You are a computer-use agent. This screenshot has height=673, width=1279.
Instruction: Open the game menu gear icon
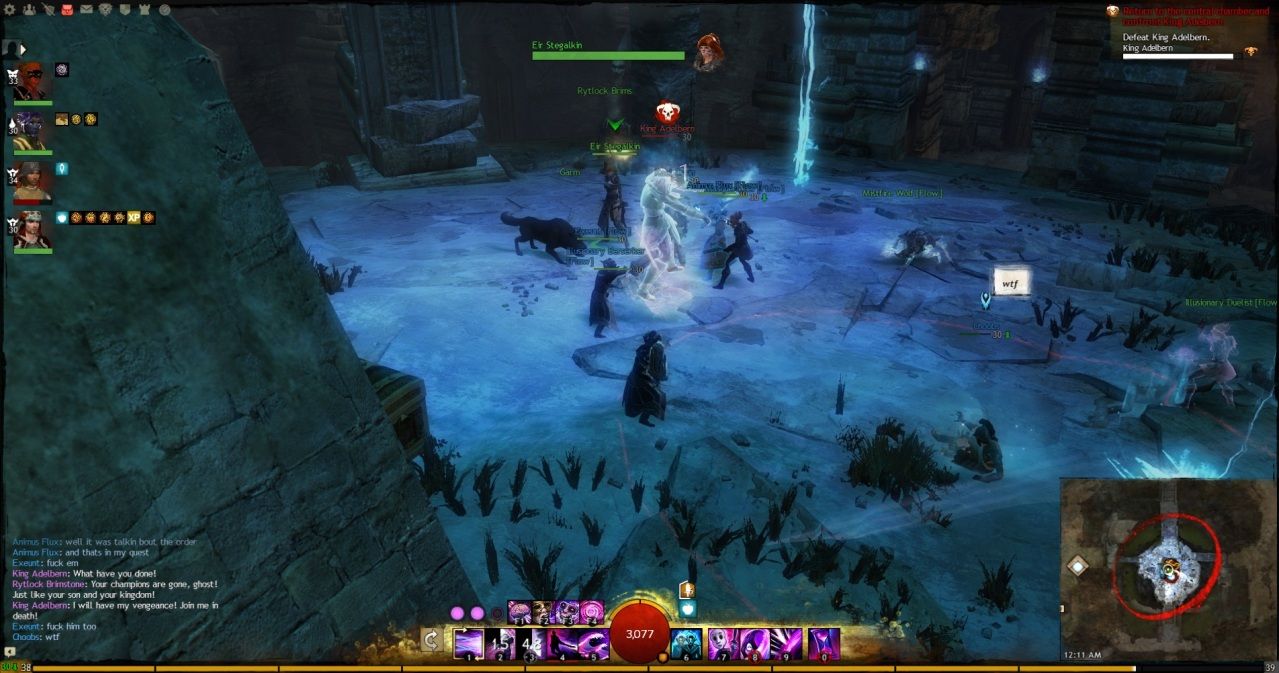pyautogui.click(x=10, y=10)
